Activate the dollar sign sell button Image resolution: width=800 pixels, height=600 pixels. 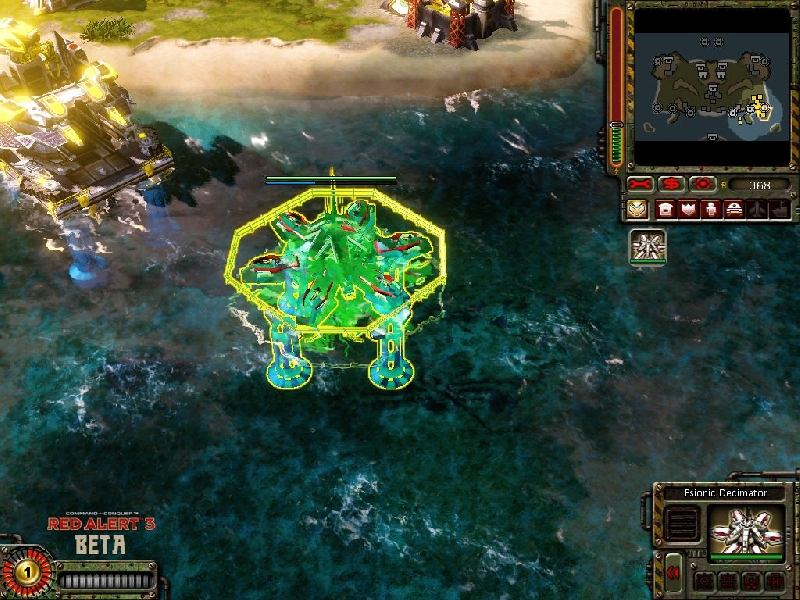click(672, 185)
